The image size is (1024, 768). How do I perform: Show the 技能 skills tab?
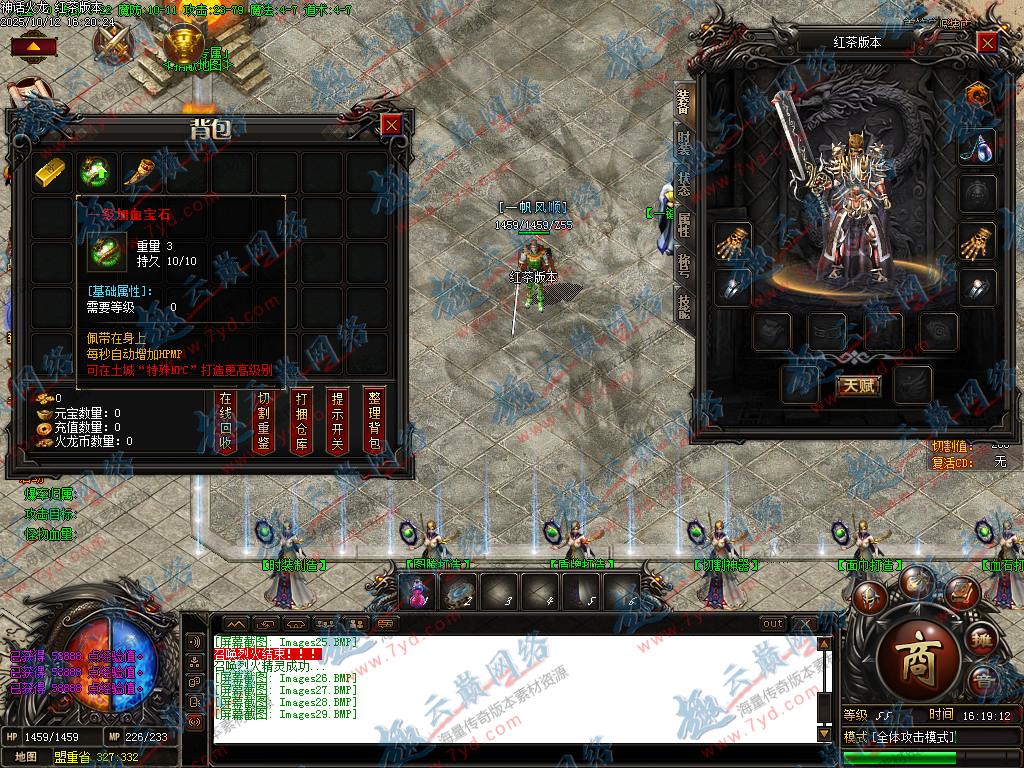[x=684, y=305]
